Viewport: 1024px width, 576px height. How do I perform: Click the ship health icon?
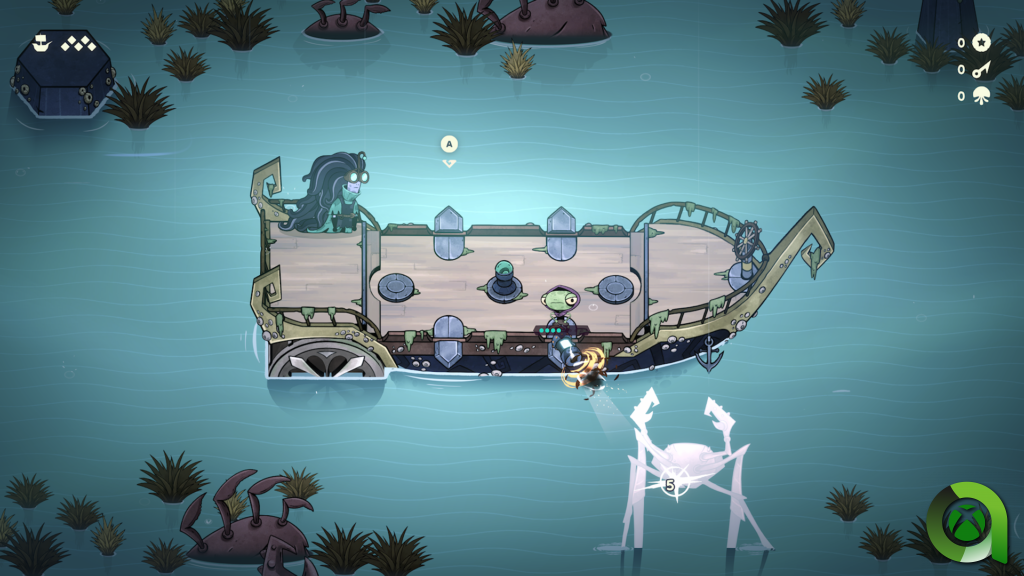pyautogui.click(x=41, y=44)
